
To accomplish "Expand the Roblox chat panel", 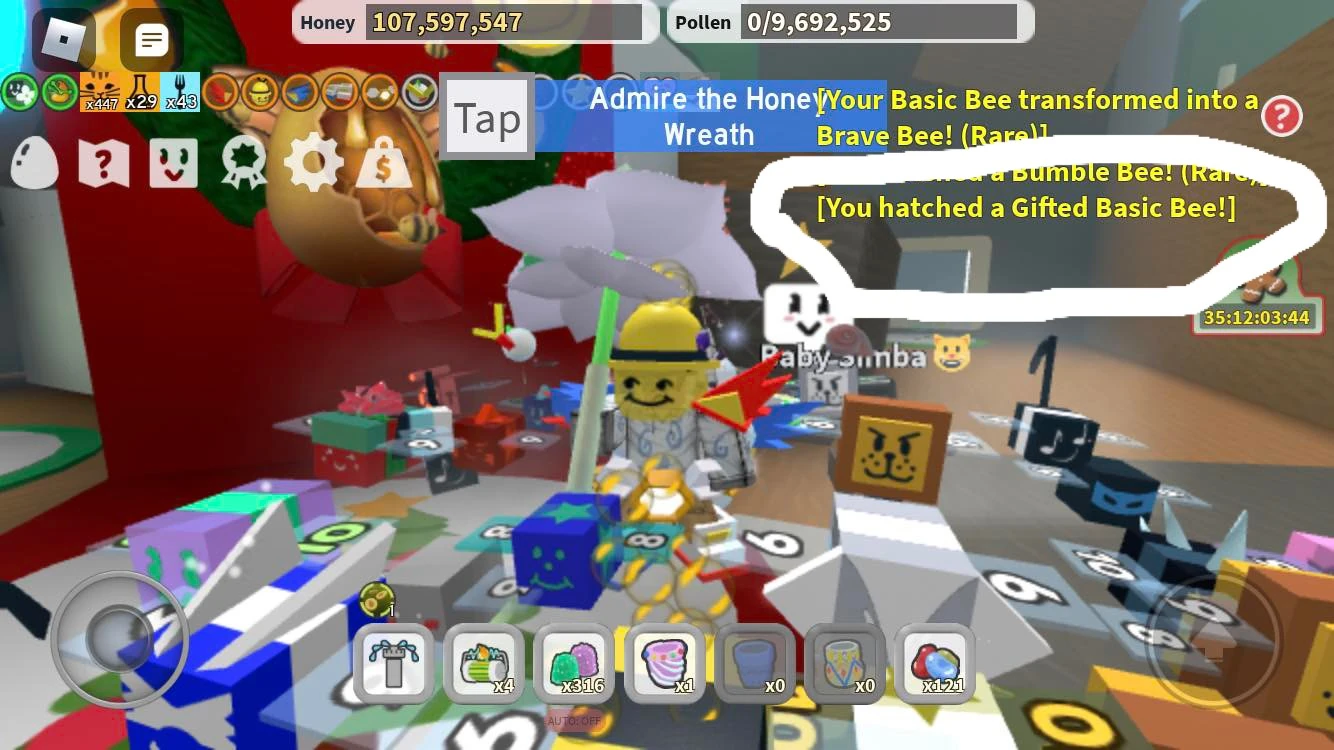I will click(150, 40).
